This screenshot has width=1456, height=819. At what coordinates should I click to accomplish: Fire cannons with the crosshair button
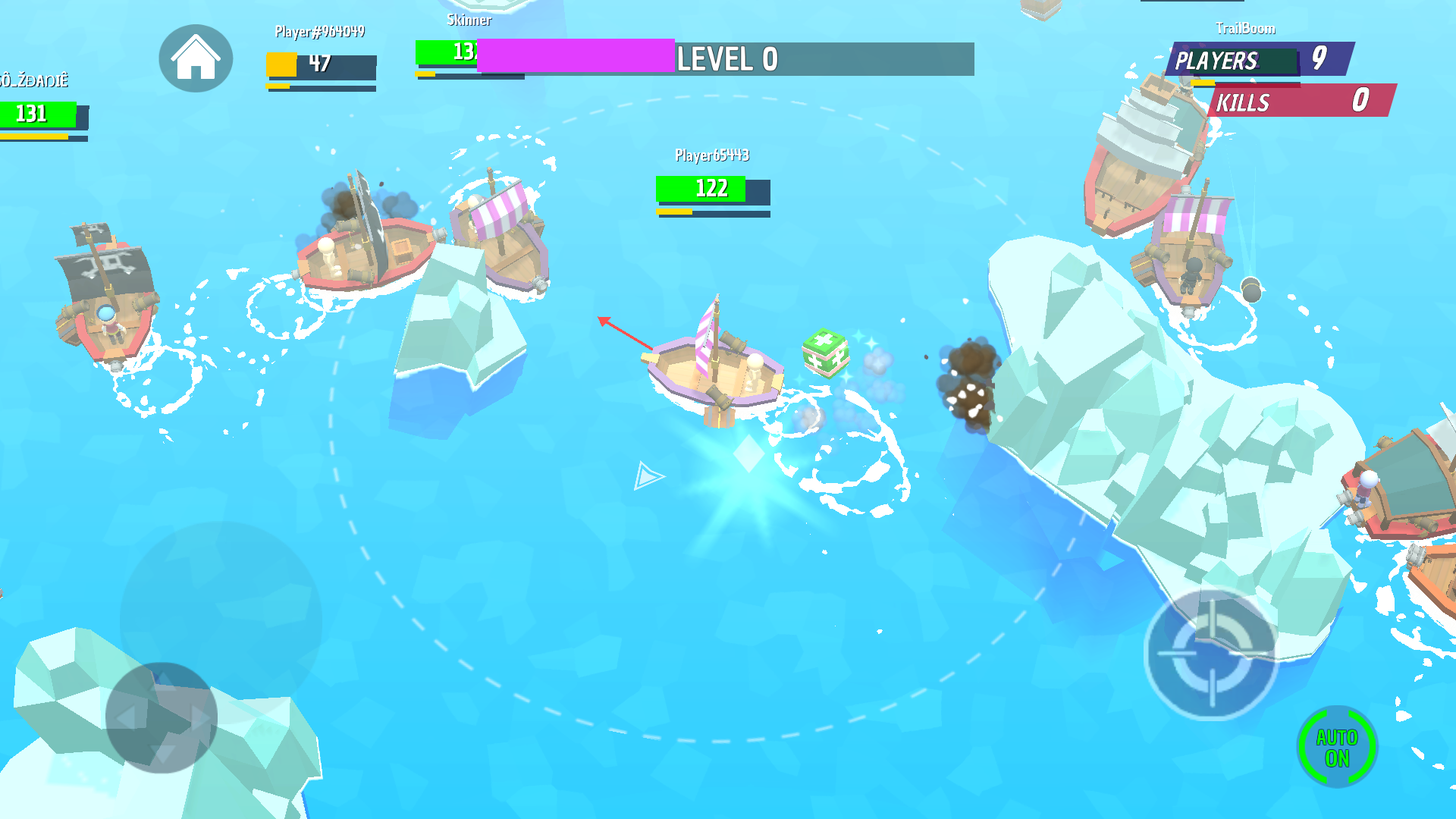pos(1211,654)
